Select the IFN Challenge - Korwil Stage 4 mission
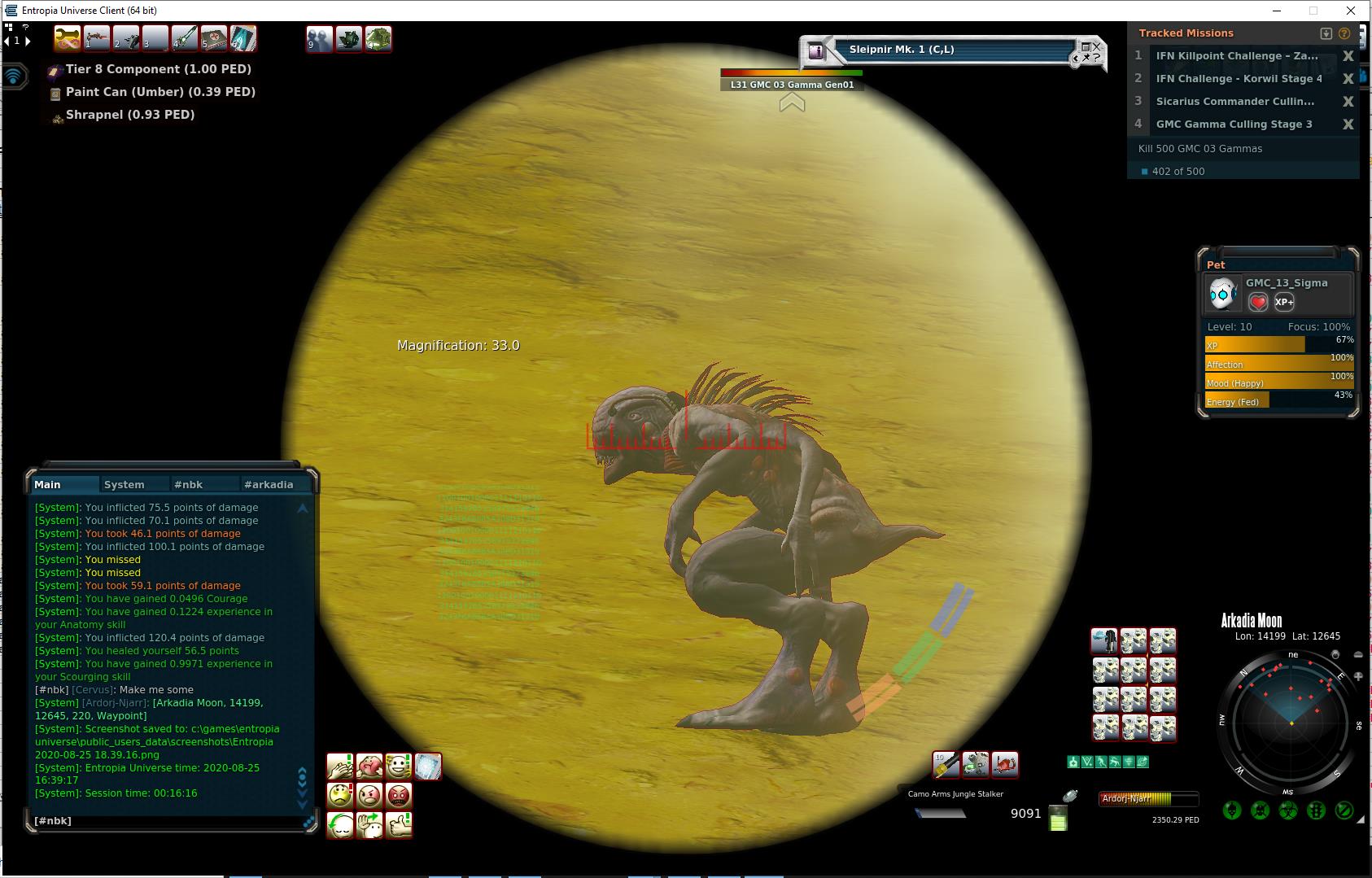1372x878 pixels. 1239,79
